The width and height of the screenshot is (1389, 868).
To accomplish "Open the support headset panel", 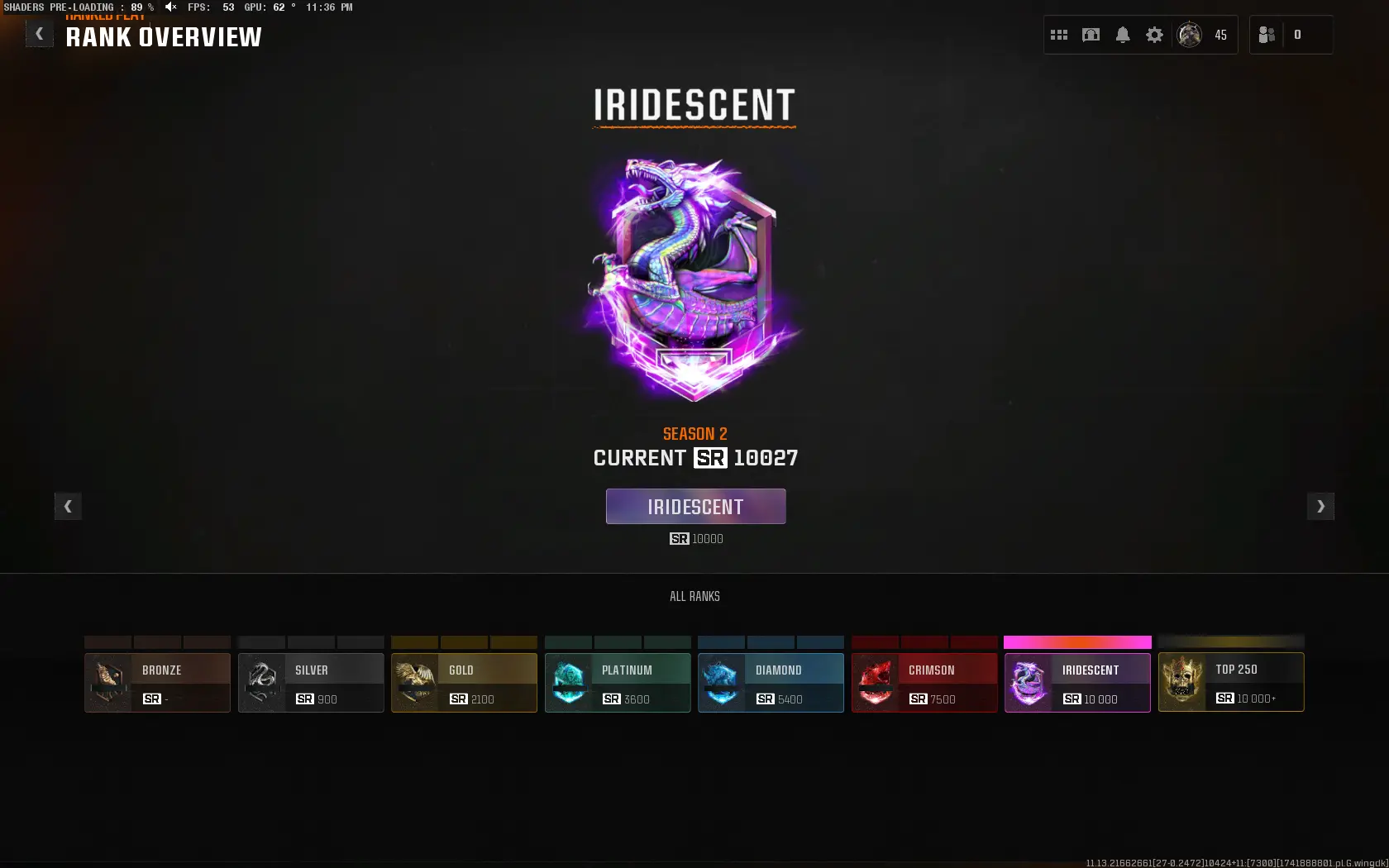I will [x=1091, y=35].
